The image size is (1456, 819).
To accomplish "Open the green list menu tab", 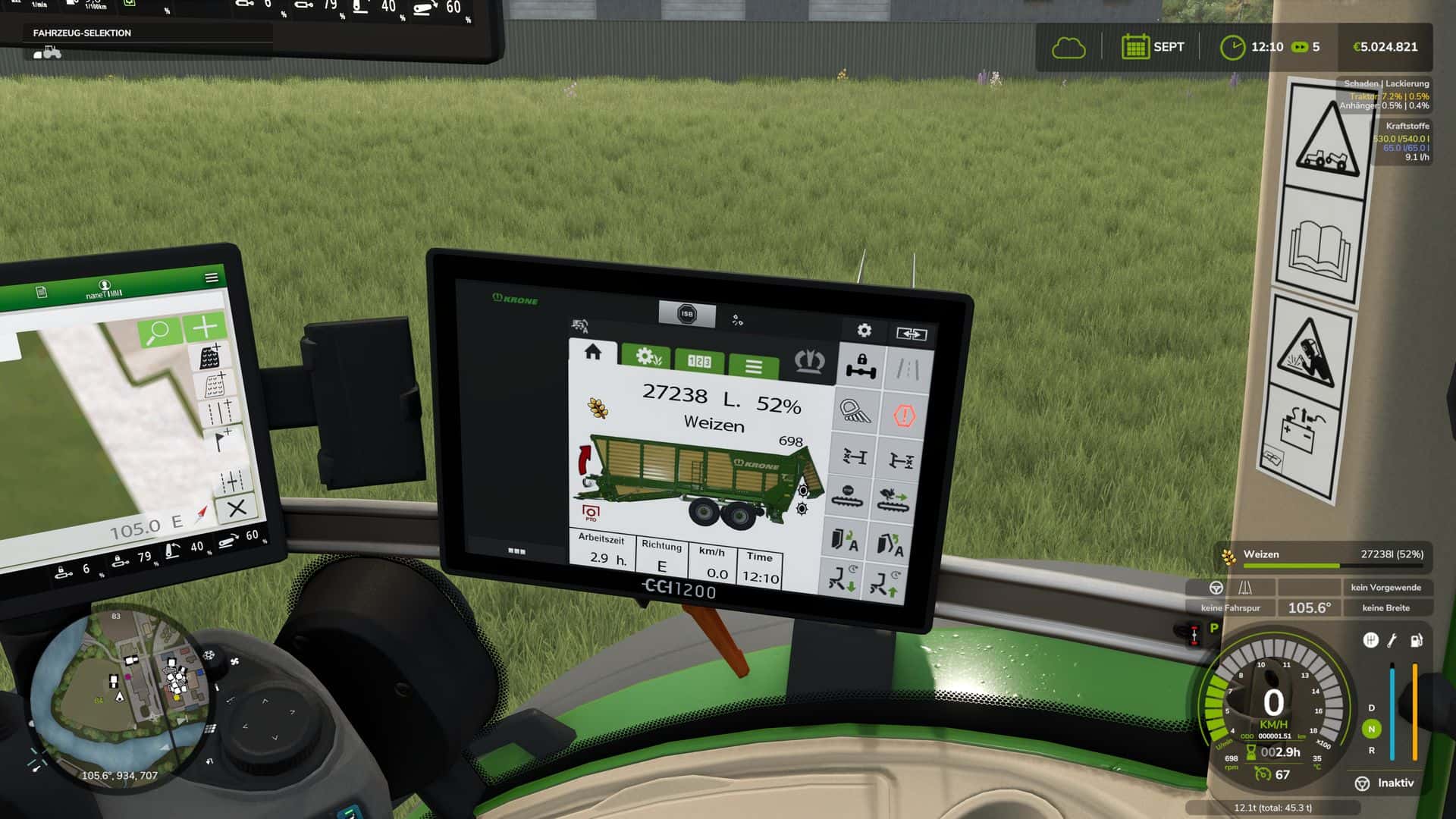I will 753,367.
